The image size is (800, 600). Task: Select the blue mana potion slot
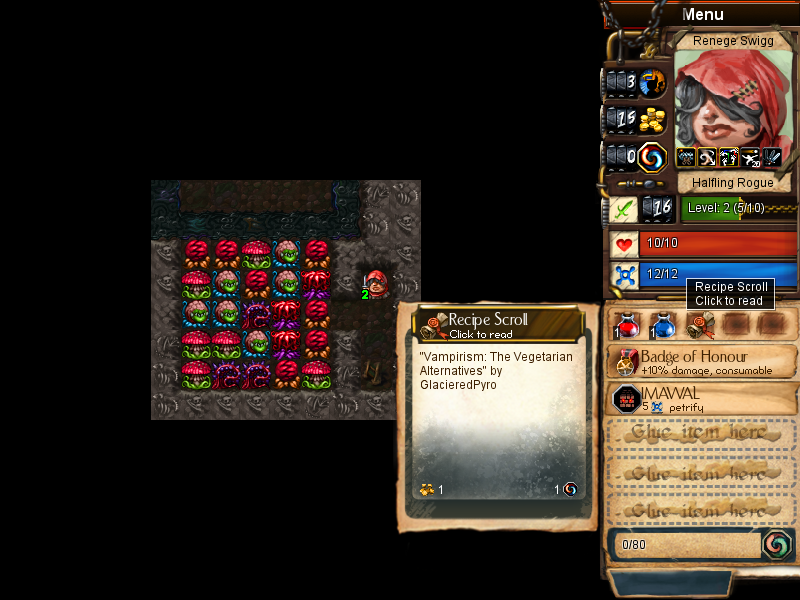[x=662, y=324]
